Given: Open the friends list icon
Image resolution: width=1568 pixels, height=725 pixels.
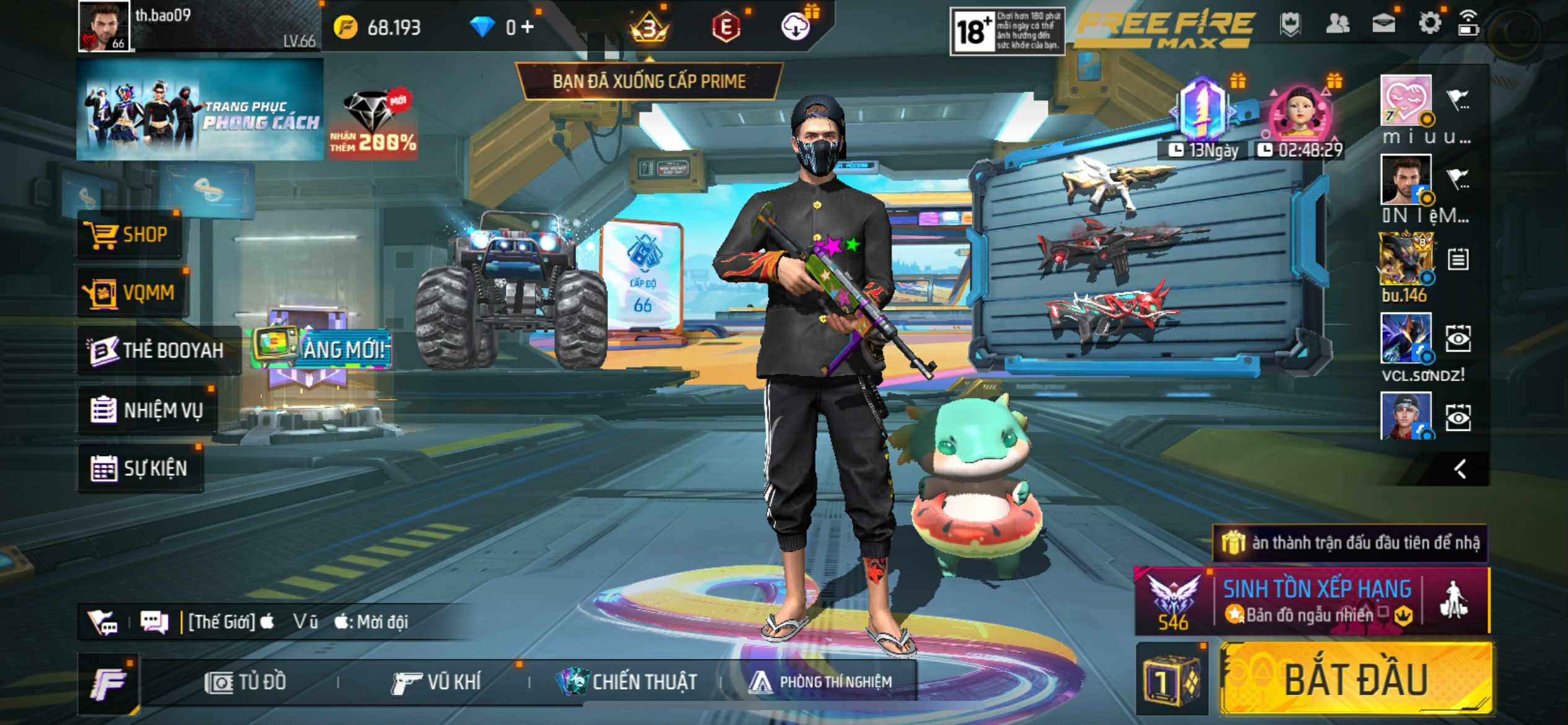Looking at the screenshot, I should [1338, 24].
